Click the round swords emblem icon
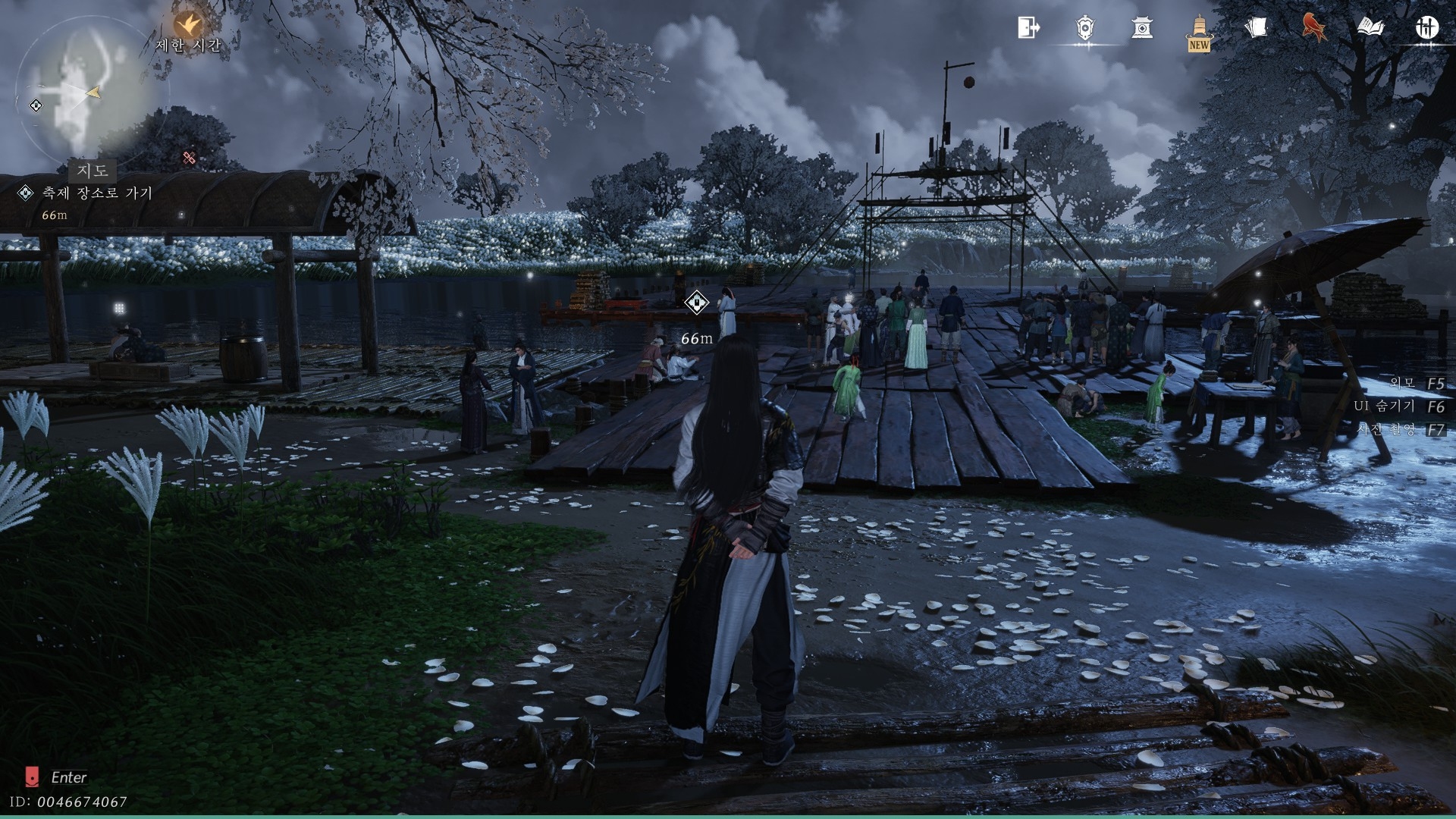This screenshot has width=1456, height=819. click(1427, 28)
